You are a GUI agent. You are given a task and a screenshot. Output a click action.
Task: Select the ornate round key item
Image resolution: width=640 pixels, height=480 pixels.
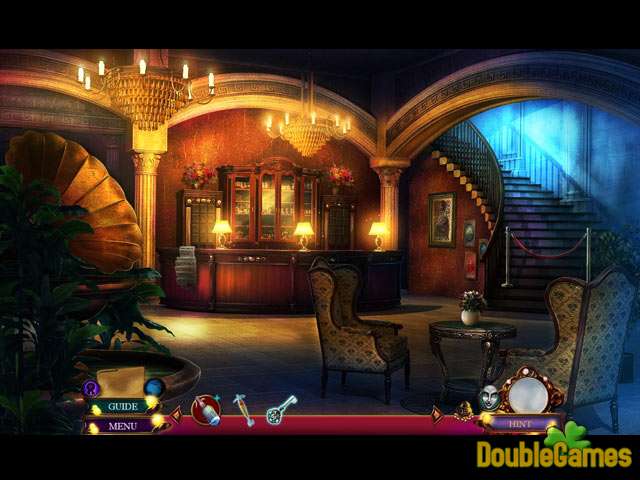coord(281,409)
